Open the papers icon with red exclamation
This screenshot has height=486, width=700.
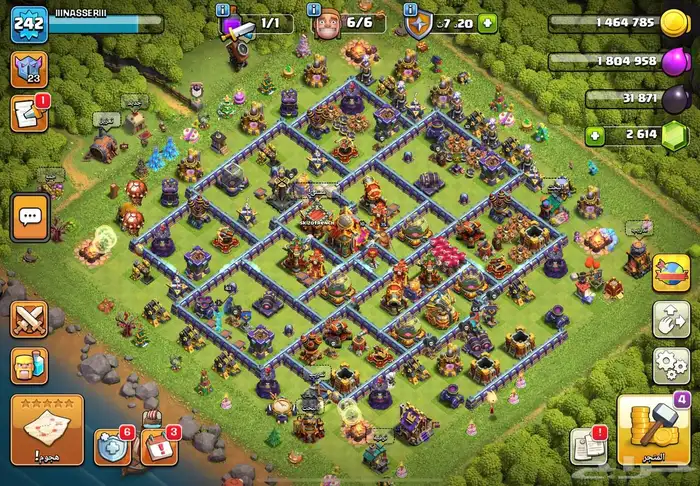click(x=587, y=446)
